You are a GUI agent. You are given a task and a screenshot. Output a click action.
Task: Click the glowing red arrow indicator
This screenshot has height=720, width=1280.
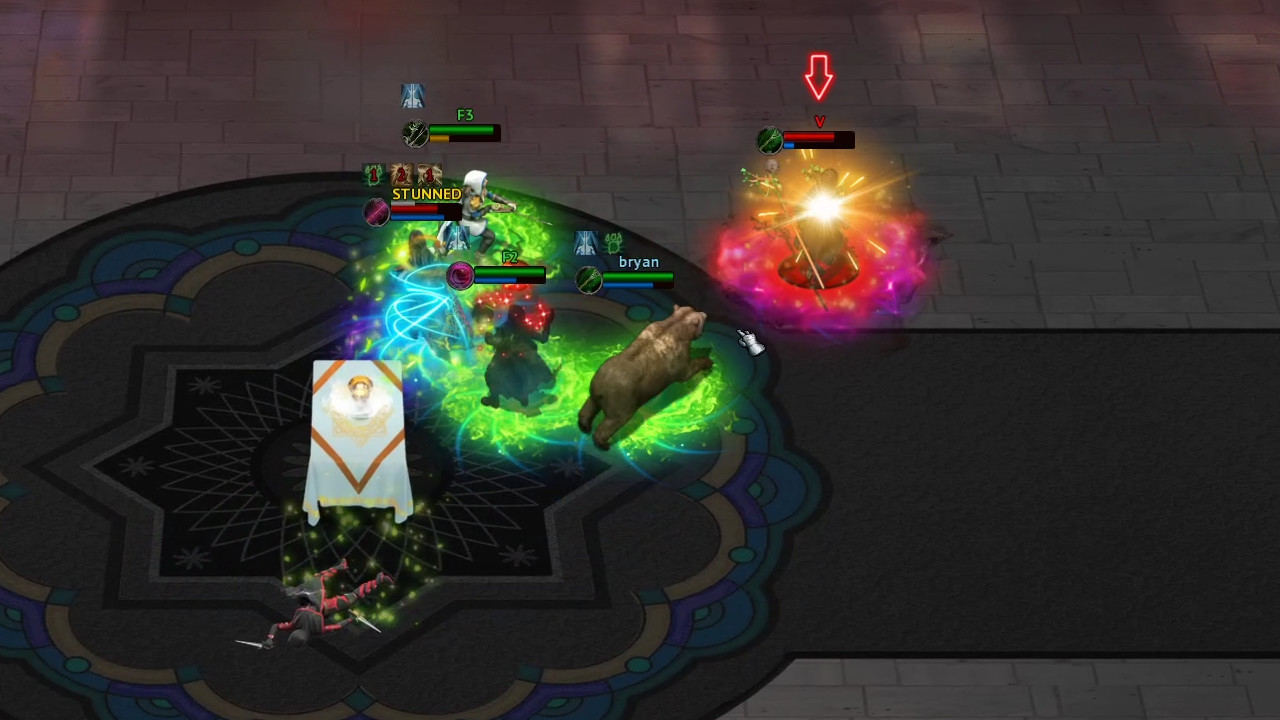click(820, 74)
